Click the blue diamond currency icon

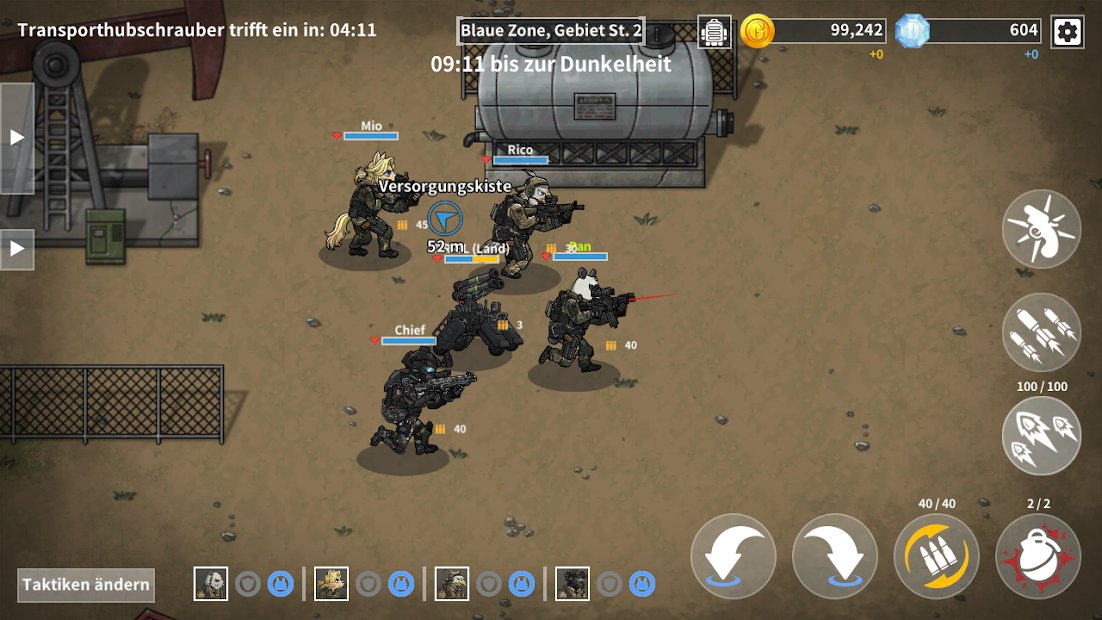click(x=912, y=31)
